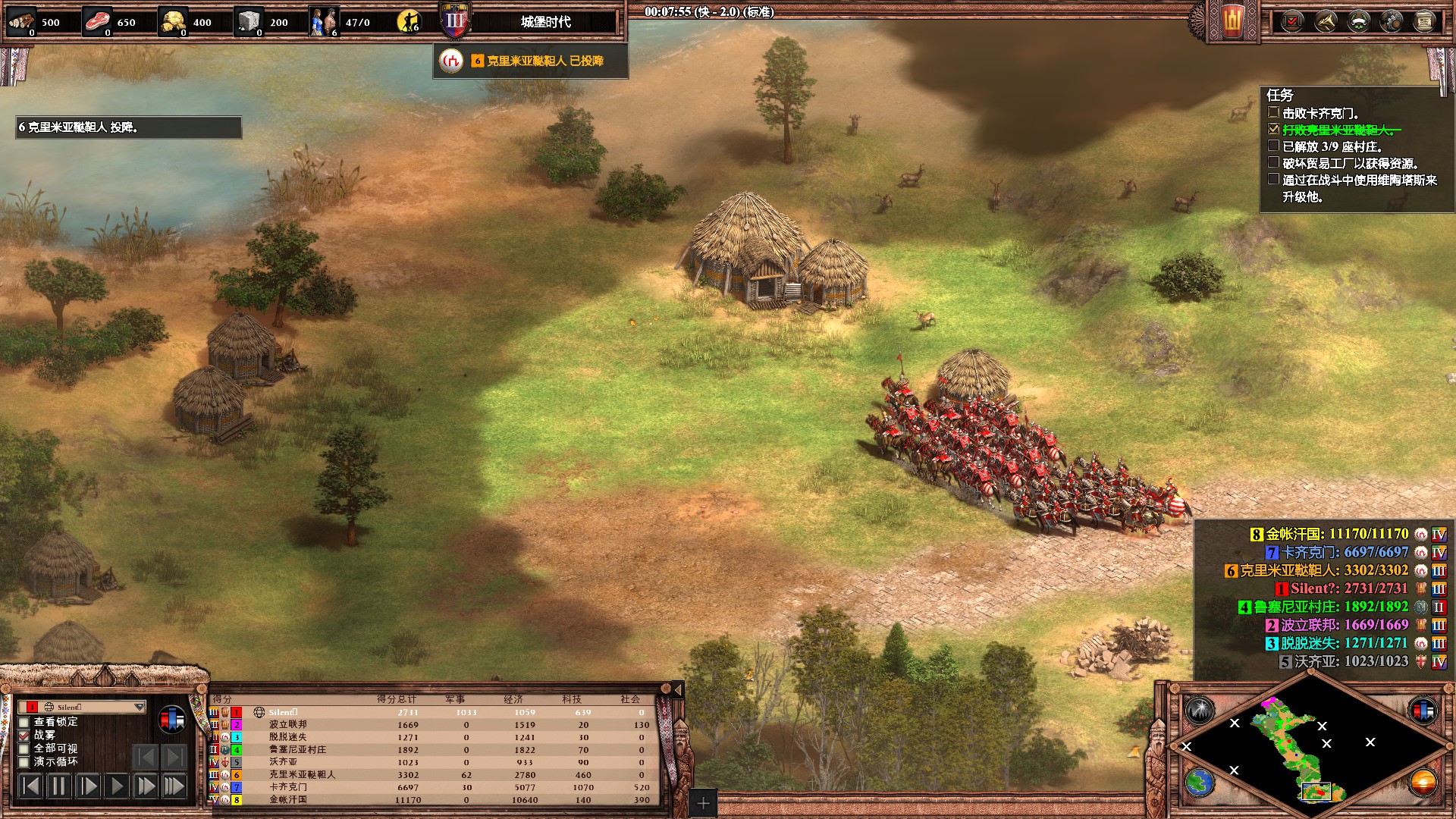The width and height of the screenshot is (1456, 819).
Task: Set replay to slow play speed
Action: click(87, 786)
